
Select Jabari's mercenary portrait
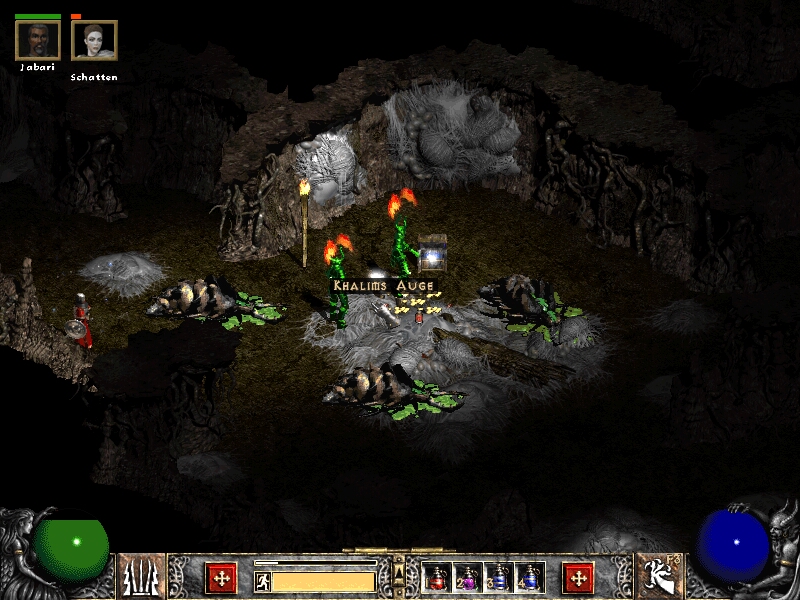click(x=38, y=40)
